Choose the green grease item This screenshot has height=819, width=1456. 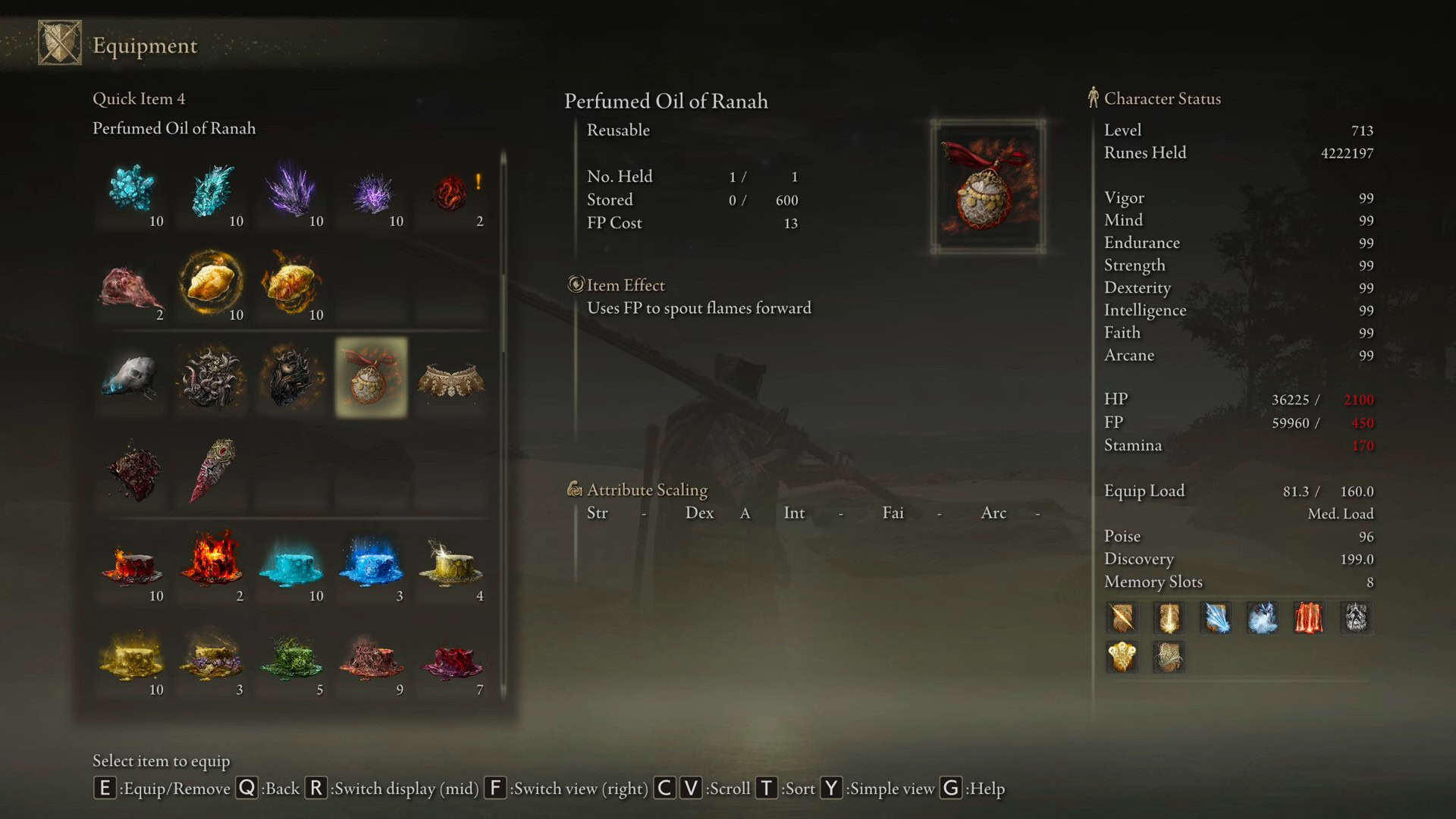292,658
